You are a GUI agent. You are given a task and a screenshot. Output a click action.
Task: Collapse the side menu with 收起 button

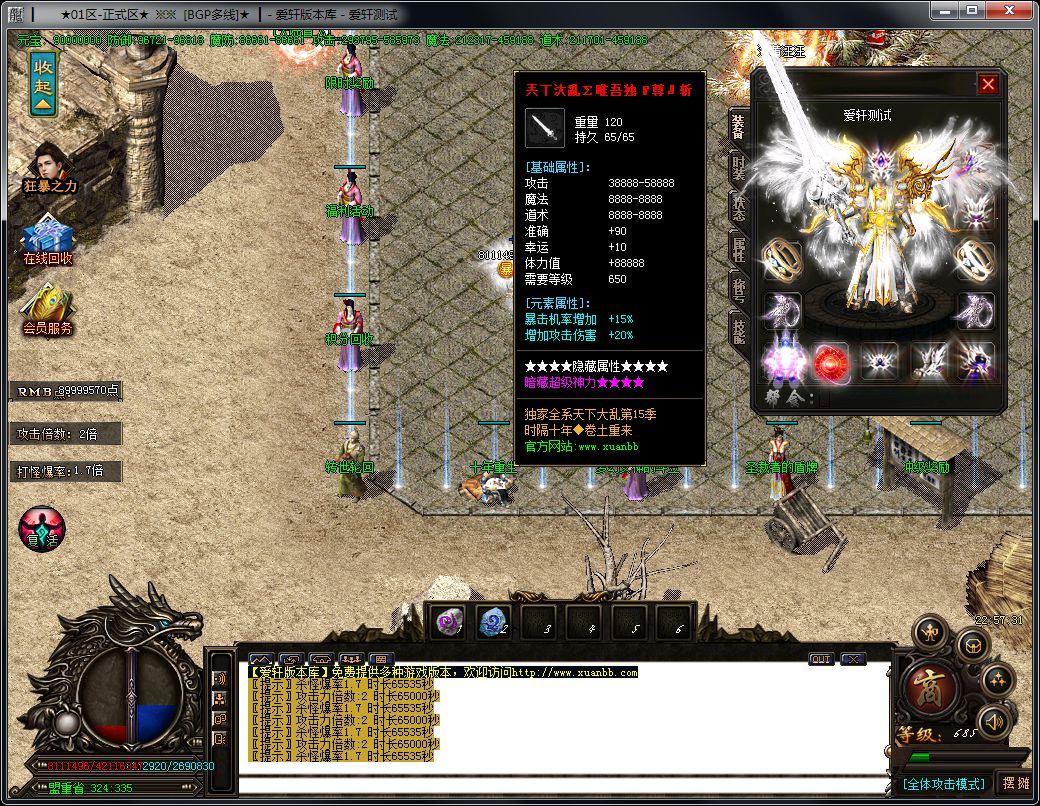pyautogui.click(x=43, y=83)
